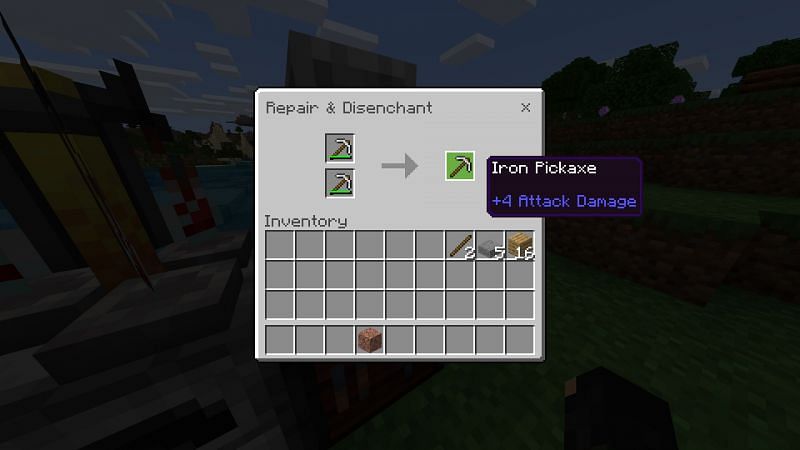Close the Repair & Disenchant window

click(525, 107)
